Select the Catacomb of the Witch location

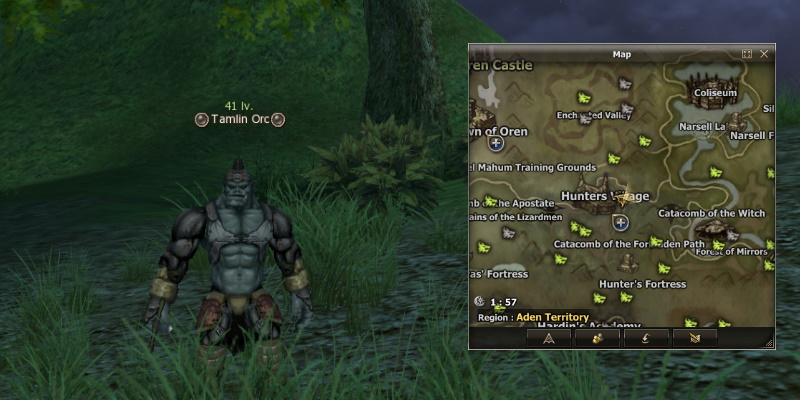point(711,213)
